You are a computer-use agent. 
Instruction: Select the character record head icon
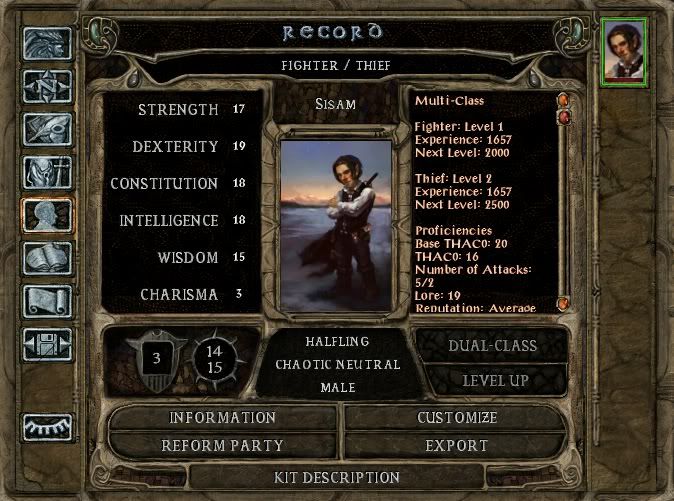point(47,216)
